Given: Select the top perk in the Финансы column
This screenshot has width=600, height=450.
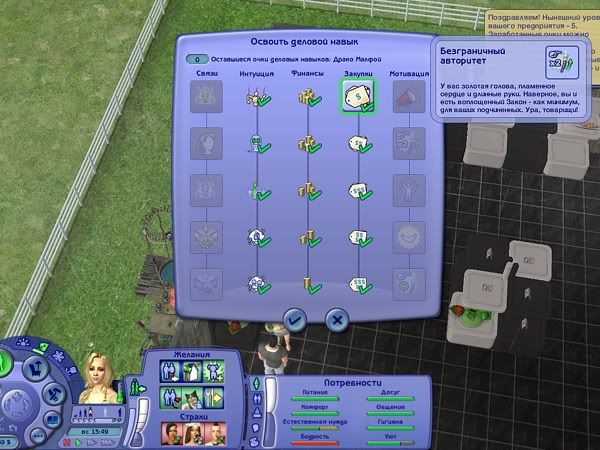Looking at the screenshot, I should (306, 97).
